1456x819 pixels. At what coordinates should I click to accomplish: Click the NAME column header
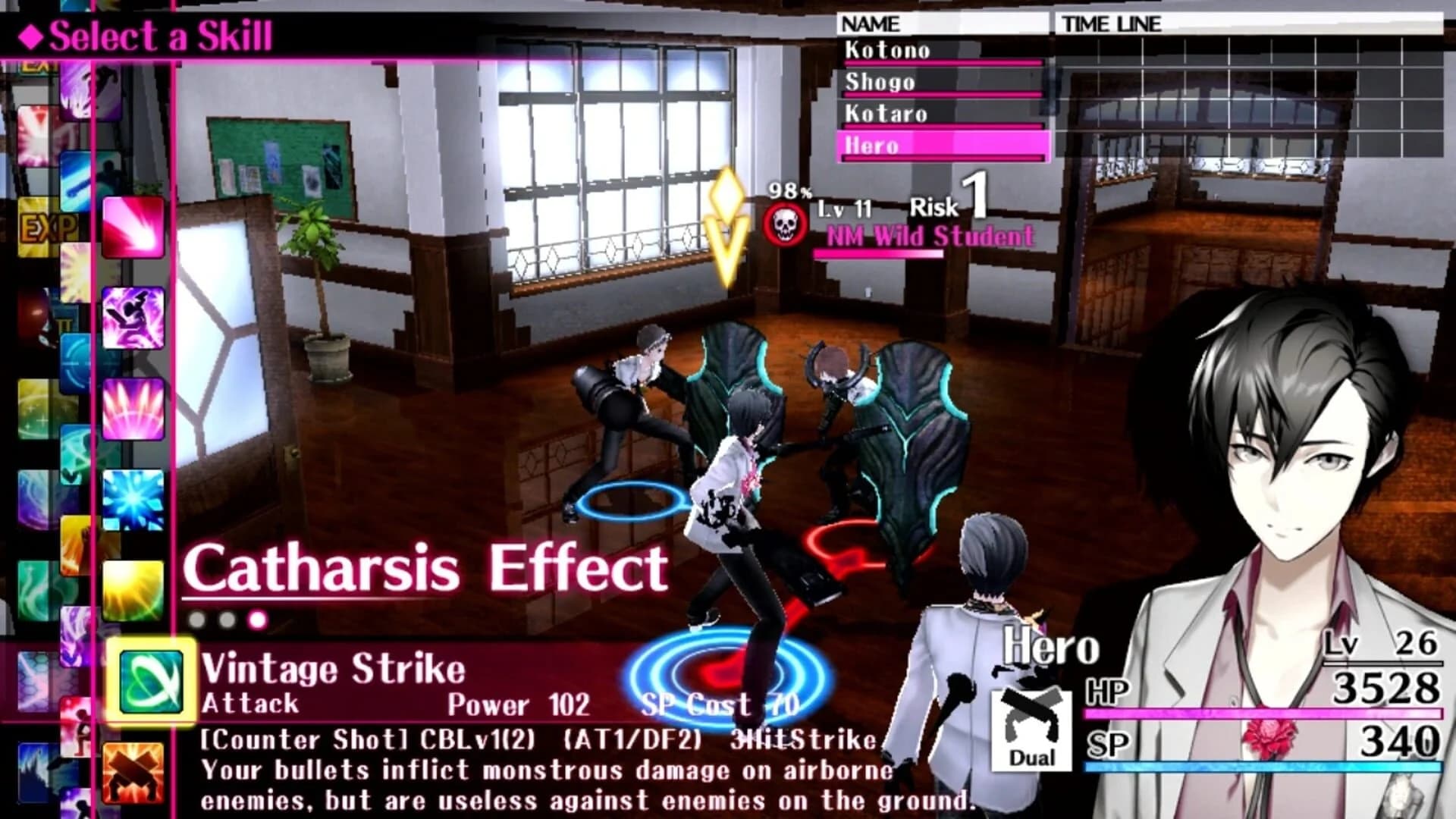871,24
